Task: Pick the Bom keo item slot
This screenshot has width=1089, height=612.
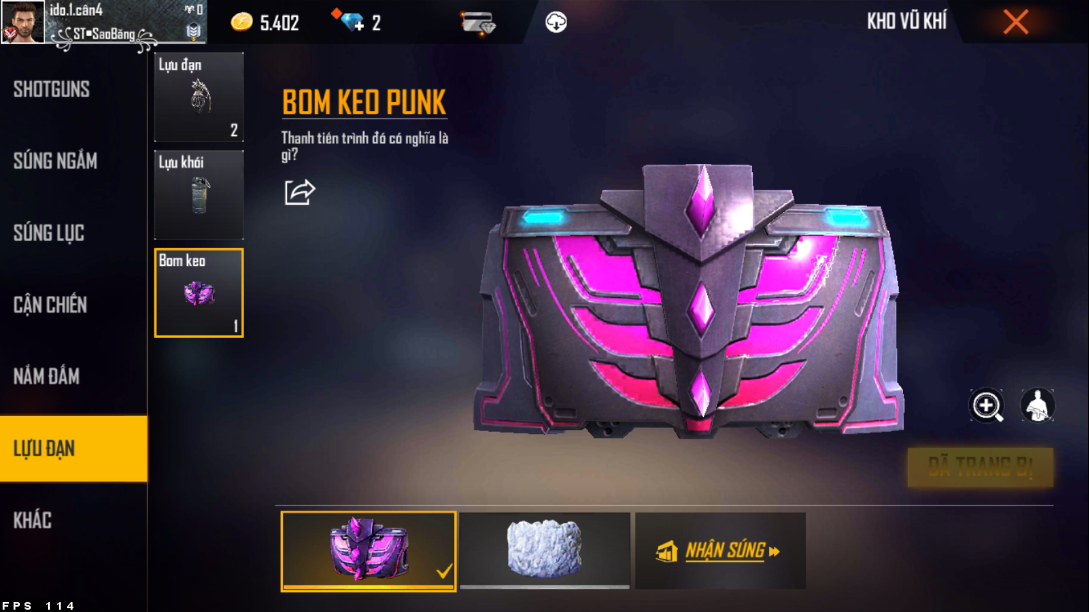Action: point(199,292)
